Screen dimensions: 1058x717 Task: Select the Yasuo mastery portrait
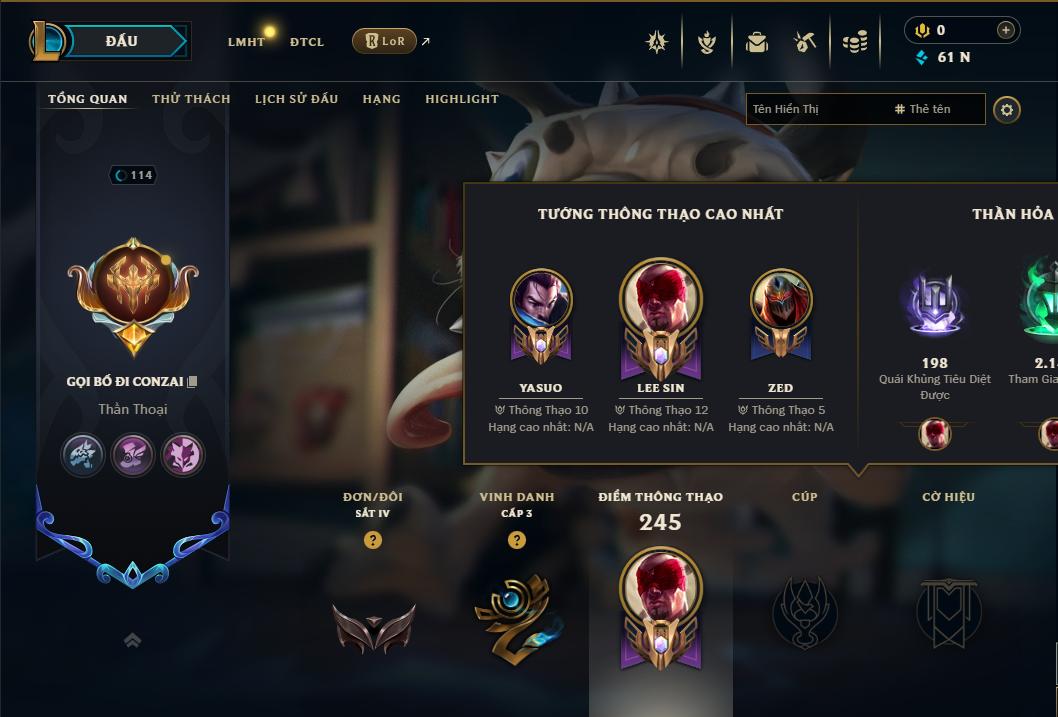tap(541, 300)
